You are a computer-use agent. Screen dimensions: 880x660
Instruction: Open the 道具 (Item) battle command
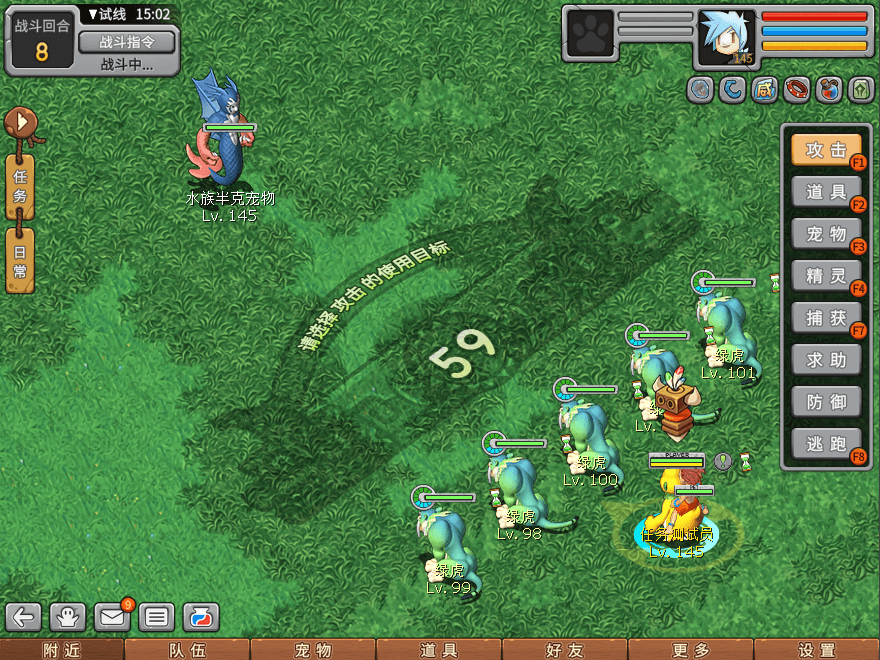click(826, 192)
